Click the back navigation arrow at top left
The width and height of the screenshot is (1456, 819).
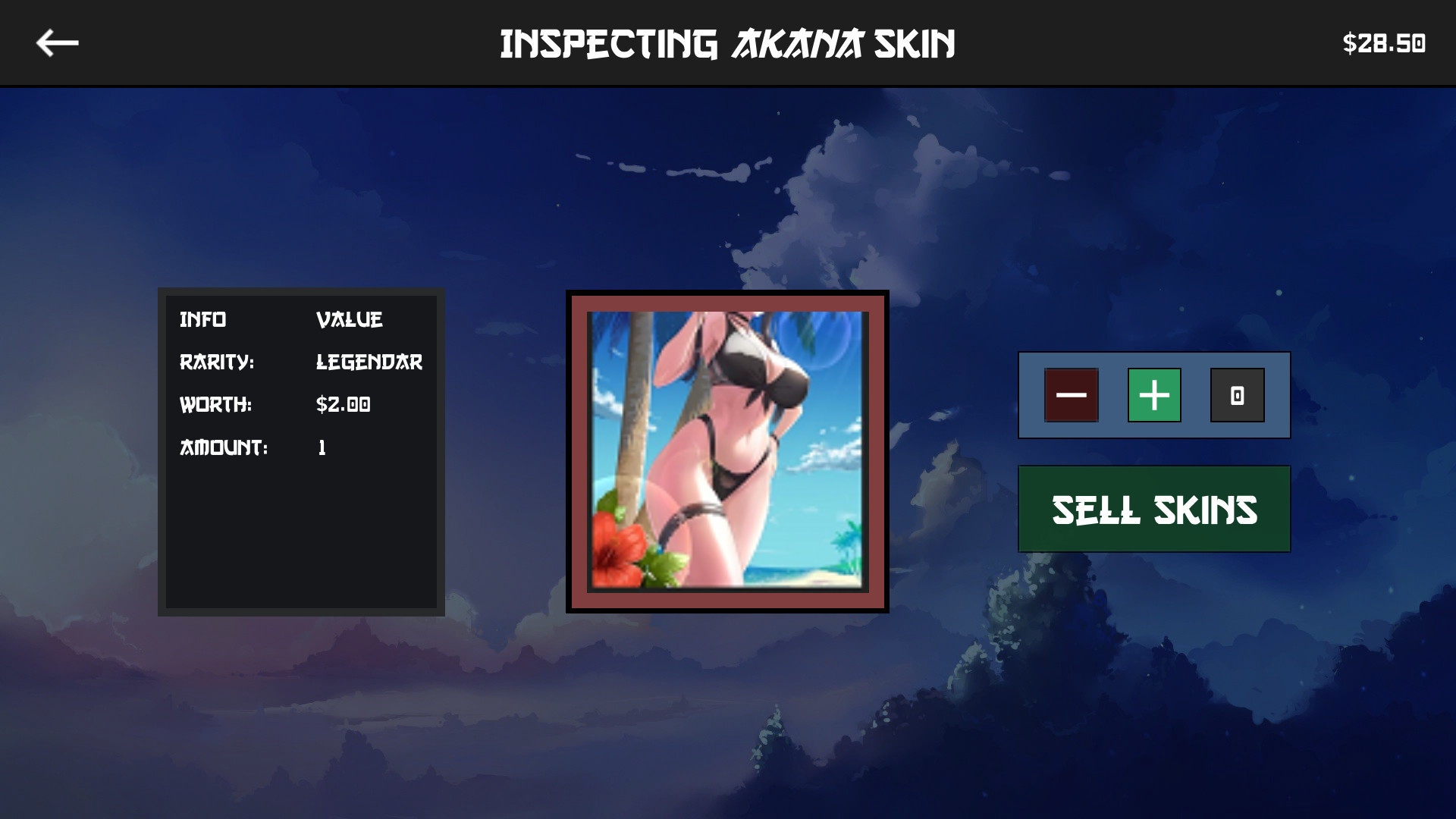click(x=57, y=42)
